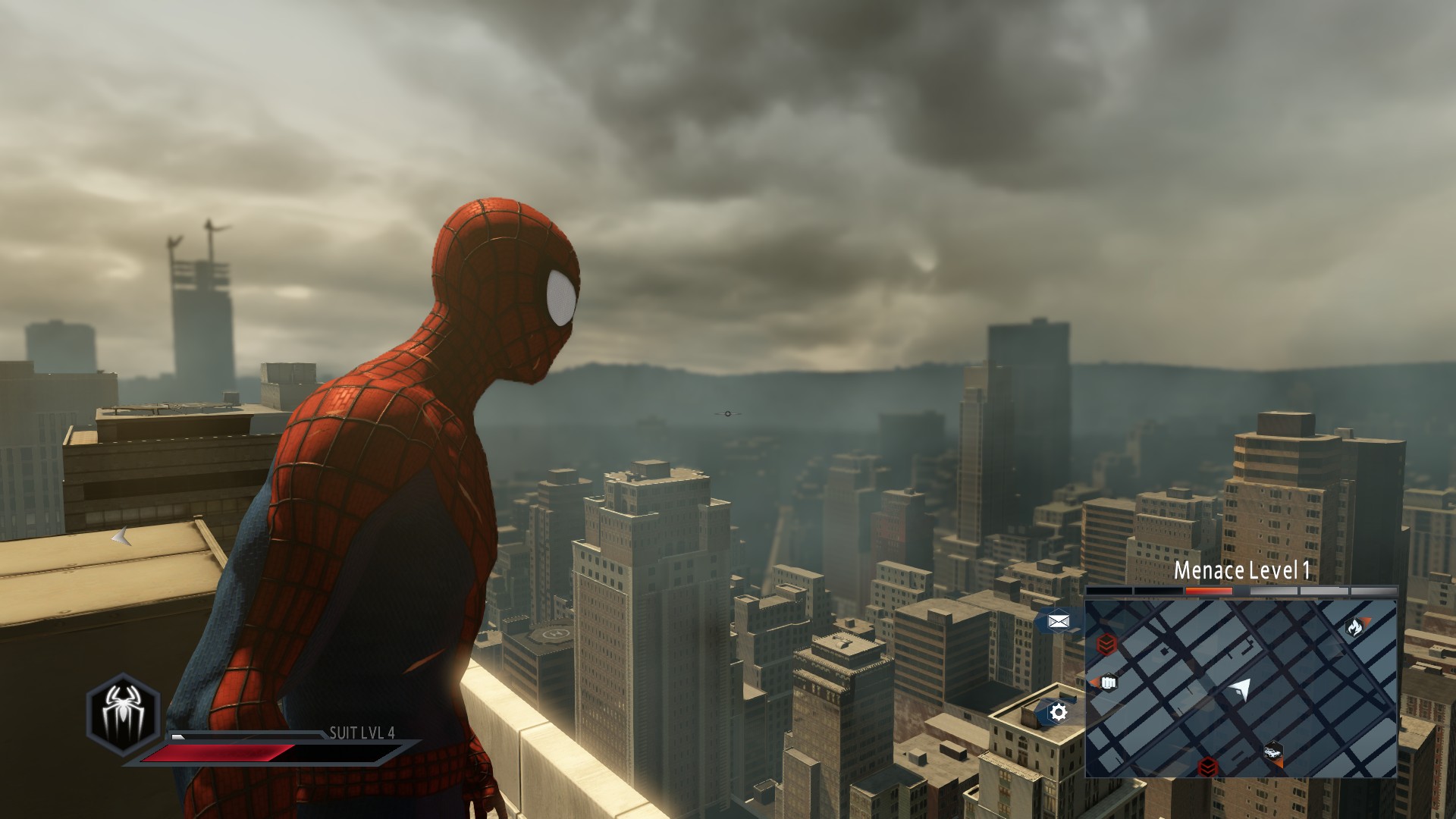Viewport: 1456px width, 819px height.
Task: Click the red collectible icon on minimap's left edge
Action: point(1107,645)
